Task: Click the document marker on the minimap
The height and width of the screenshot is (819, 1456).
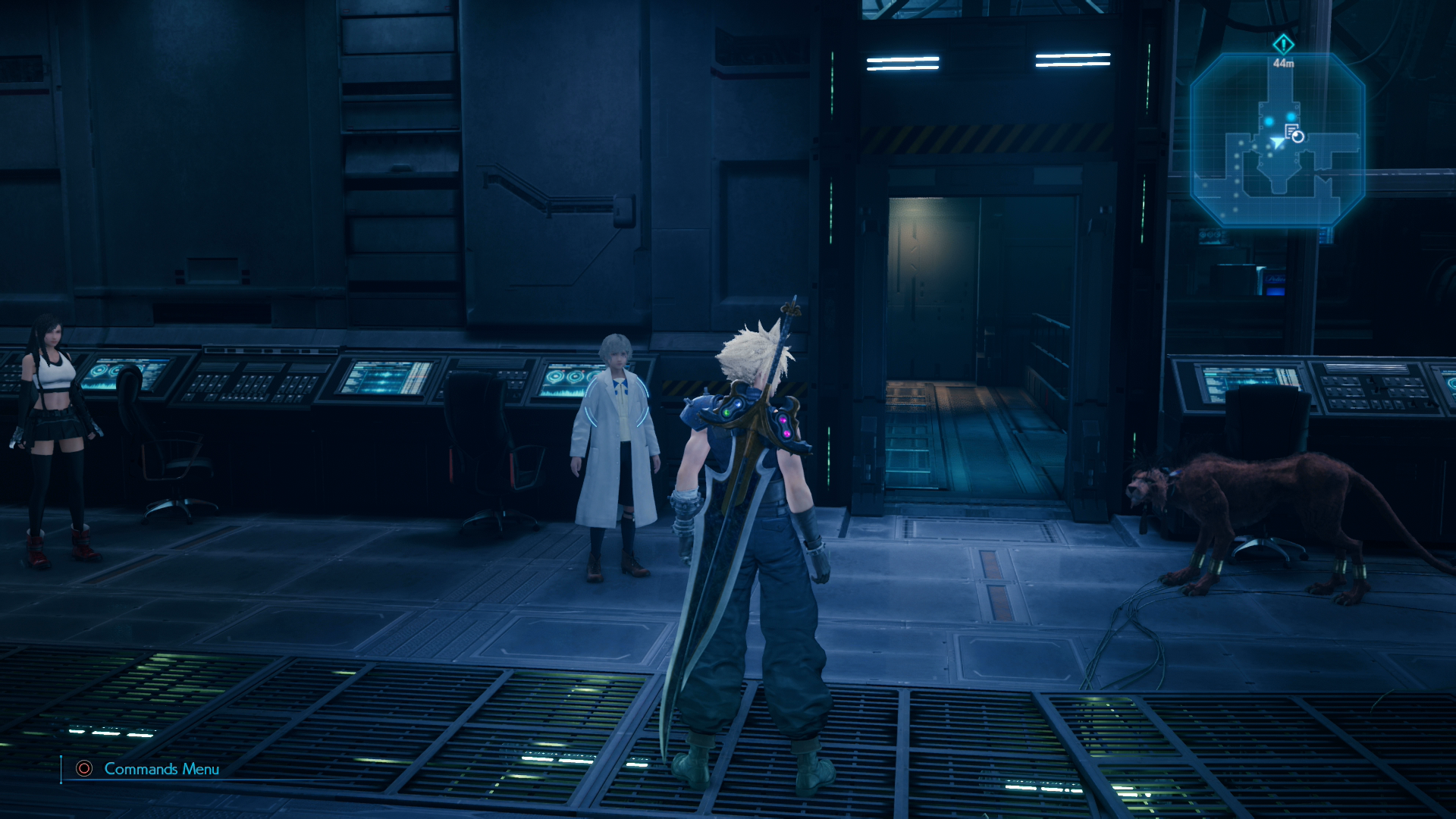Action: [1291, 131]
